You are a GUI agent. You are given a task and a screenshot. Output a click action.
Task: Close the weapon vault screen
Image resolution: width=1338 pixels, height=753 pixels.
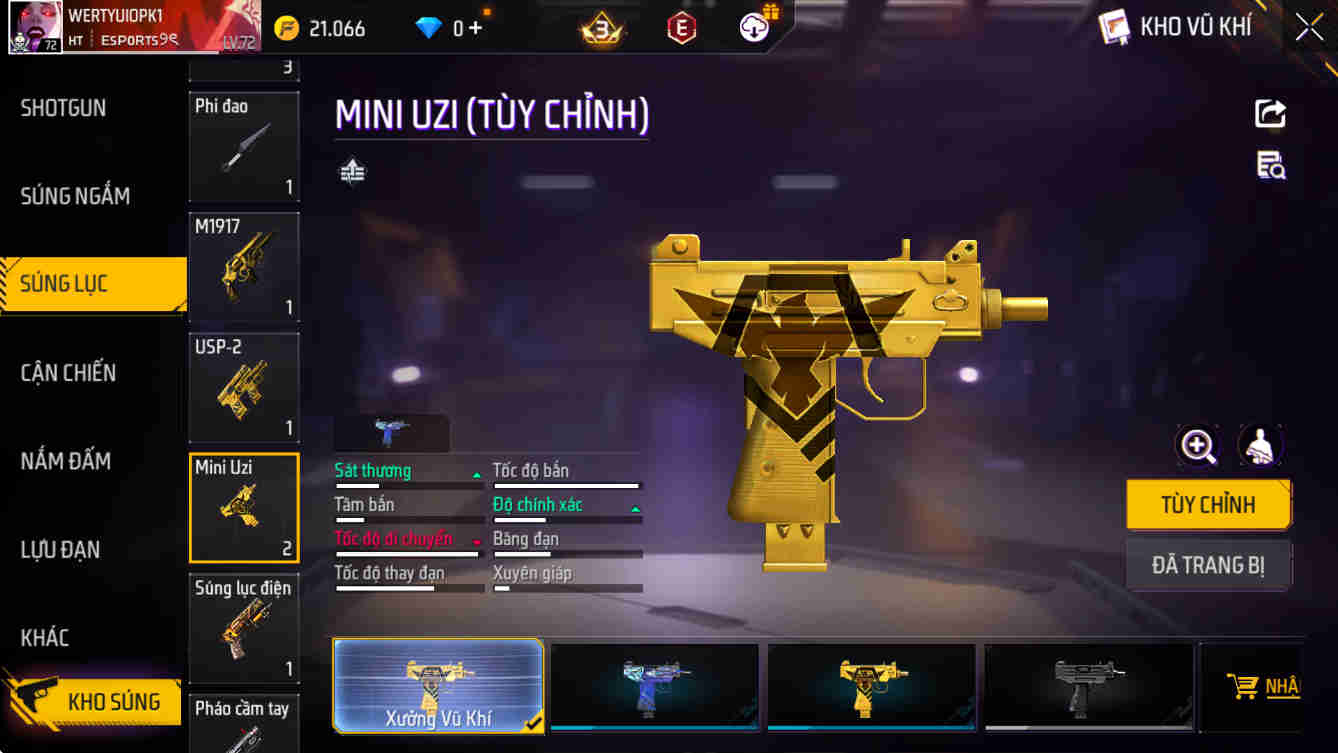1309,27
